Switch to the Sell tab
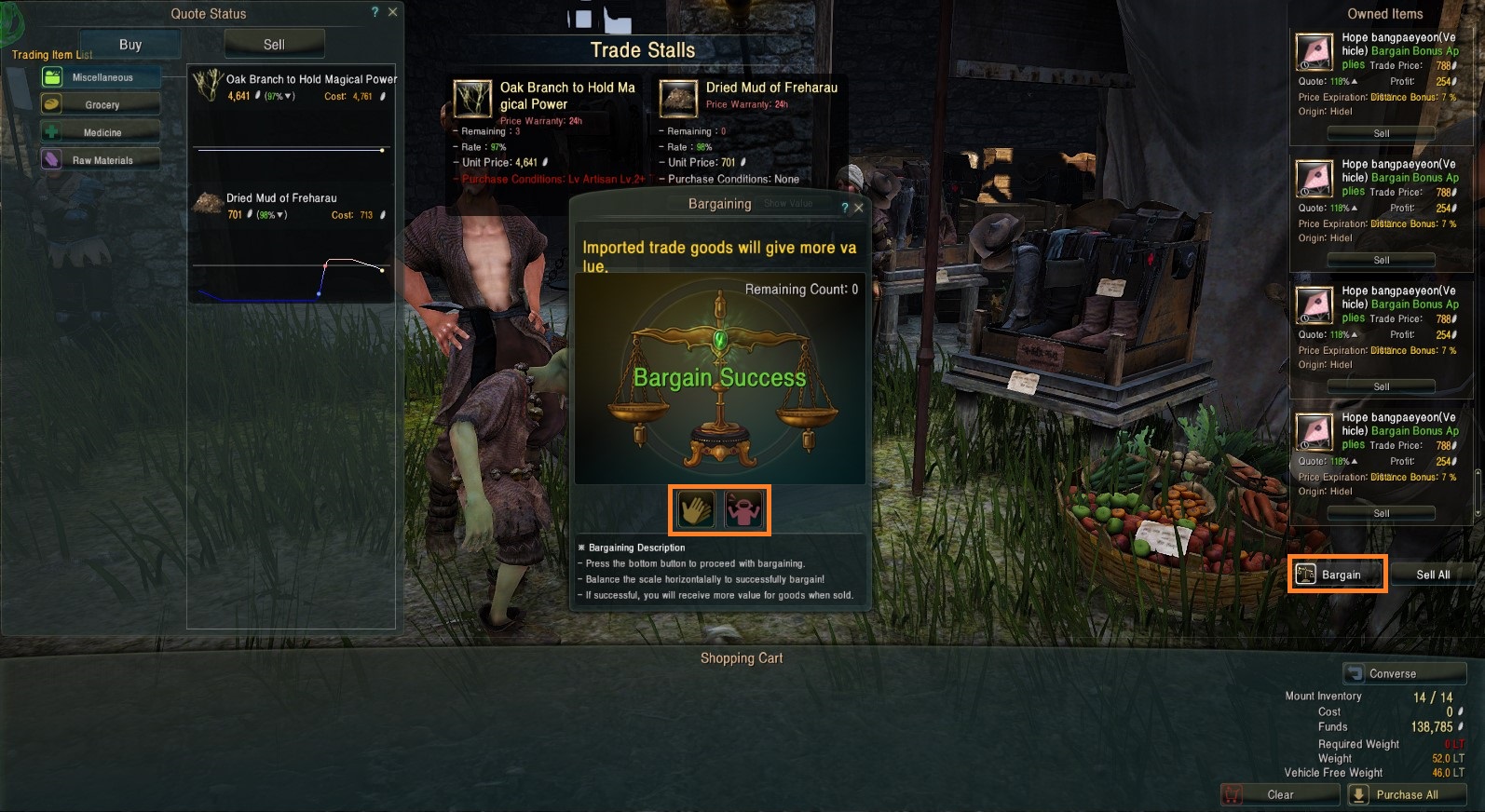Image resolution: width=1485 pixels, height=812 pixels. click(274, 45)
